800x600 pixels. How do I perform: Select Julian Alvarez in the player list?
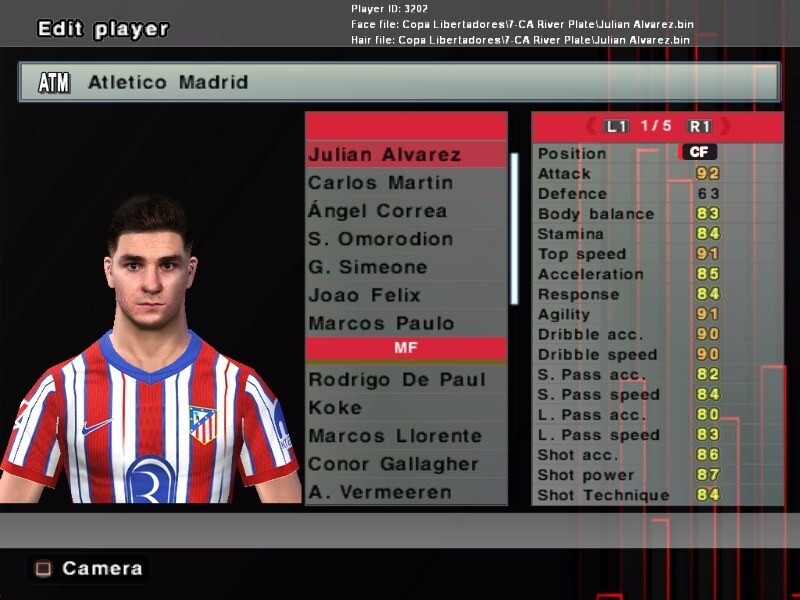tap(385, 154)
